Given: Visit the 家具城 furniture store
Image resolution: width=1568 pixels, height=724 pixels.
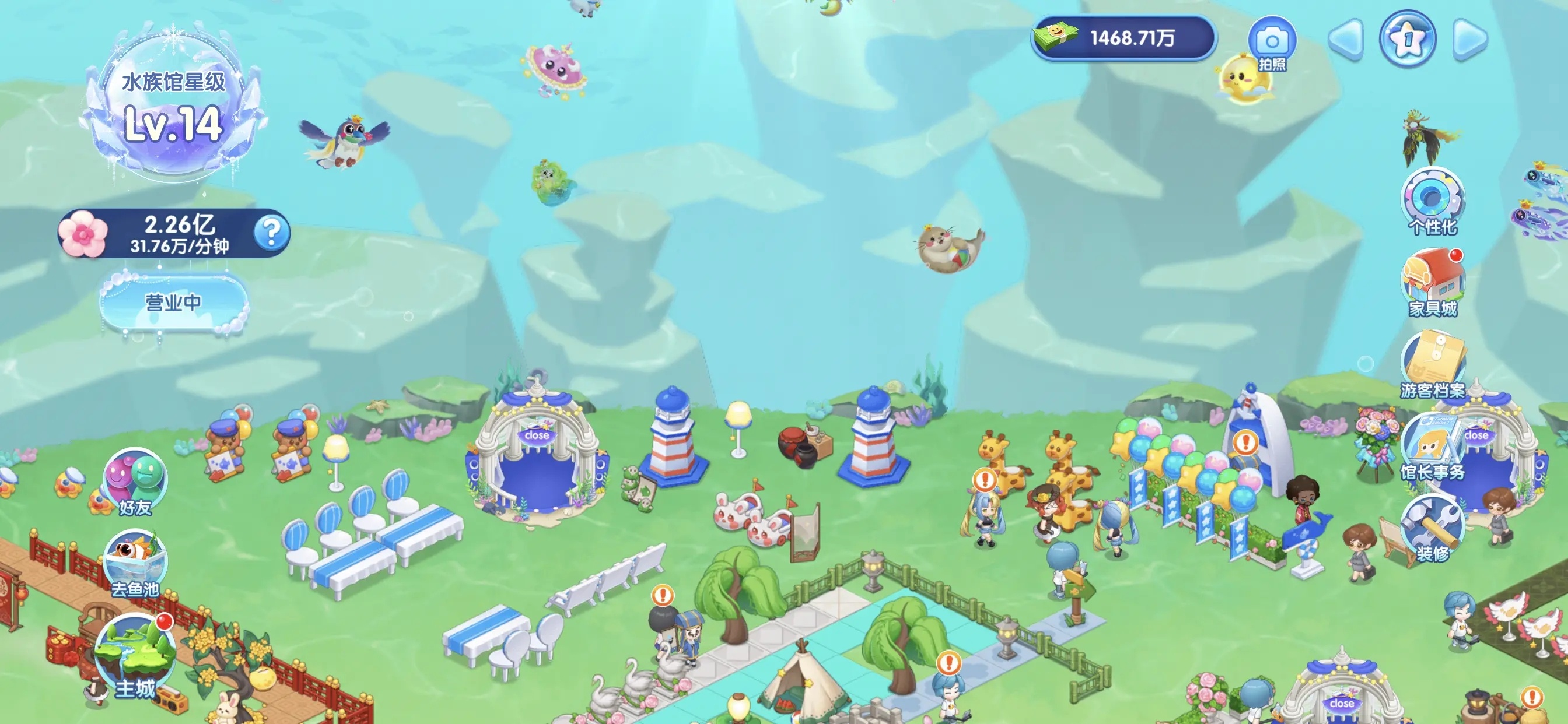Looking at the screenshot, I should (x=1432, y=284).
